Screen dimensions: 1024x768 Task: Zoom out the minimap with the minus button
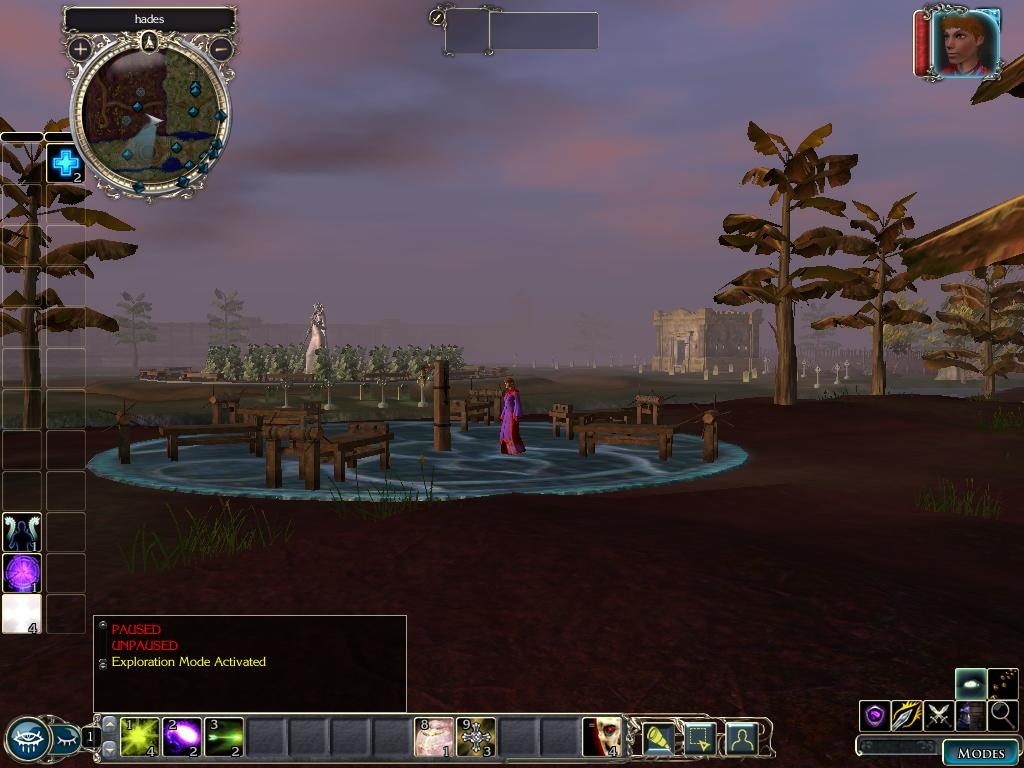pos(222,48)
